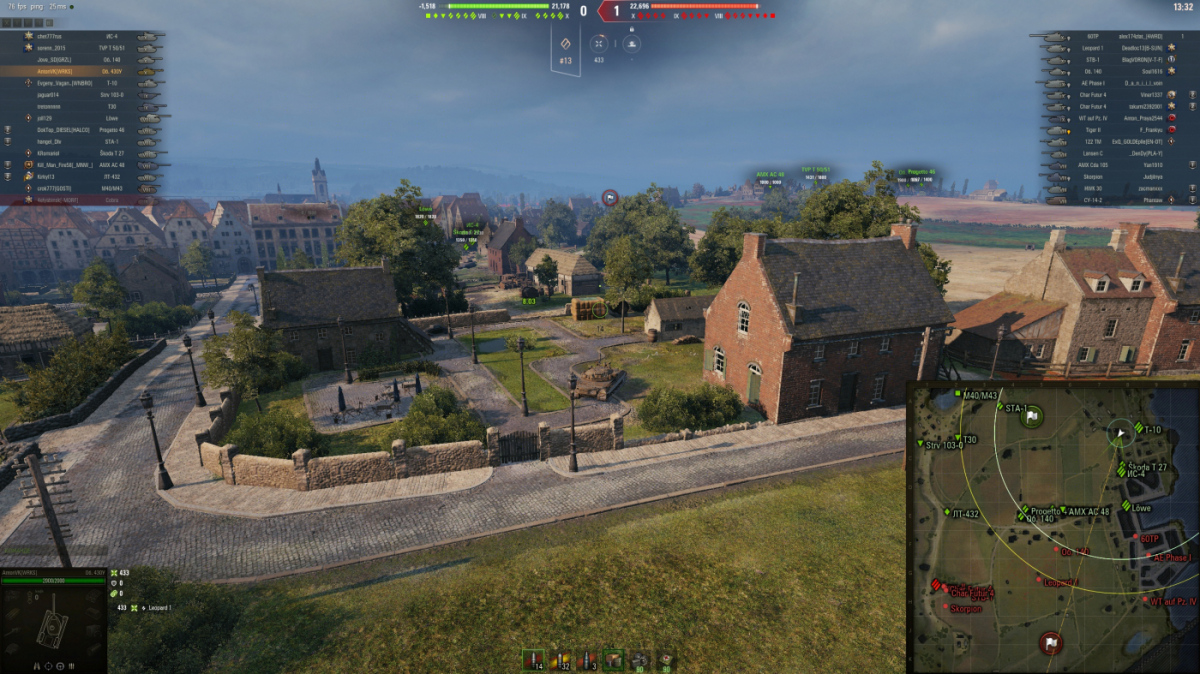Select the shell type with 14 rounds
This screenshot has width=1200, height=674.
[x=532, y=660]
